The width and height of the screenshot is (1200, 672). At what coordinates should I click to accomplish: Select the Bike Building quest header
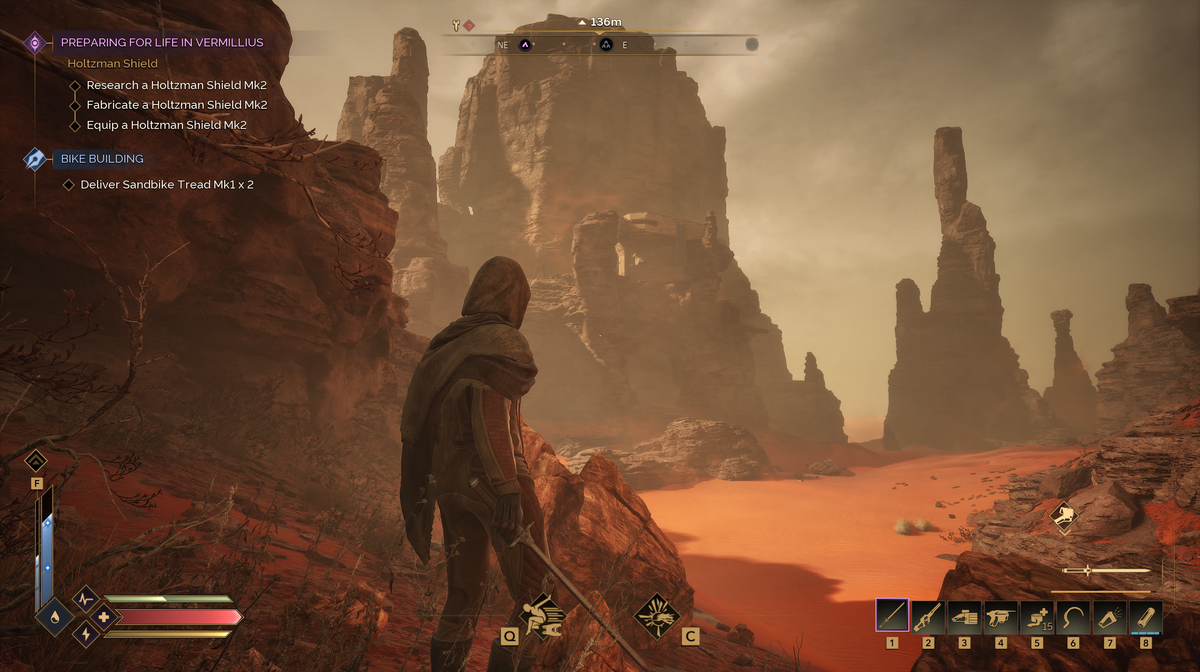[x=102, y=158]
